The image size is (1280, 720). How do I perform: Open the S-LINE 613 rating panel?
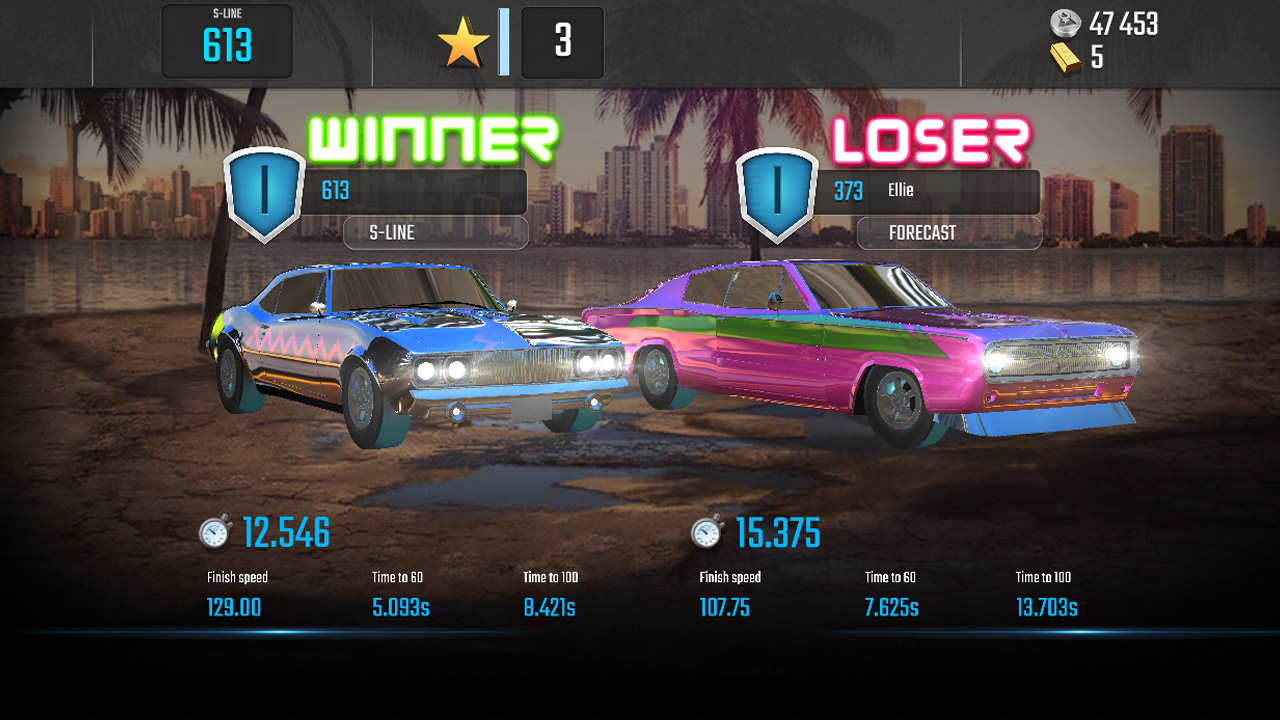point(227,42)
